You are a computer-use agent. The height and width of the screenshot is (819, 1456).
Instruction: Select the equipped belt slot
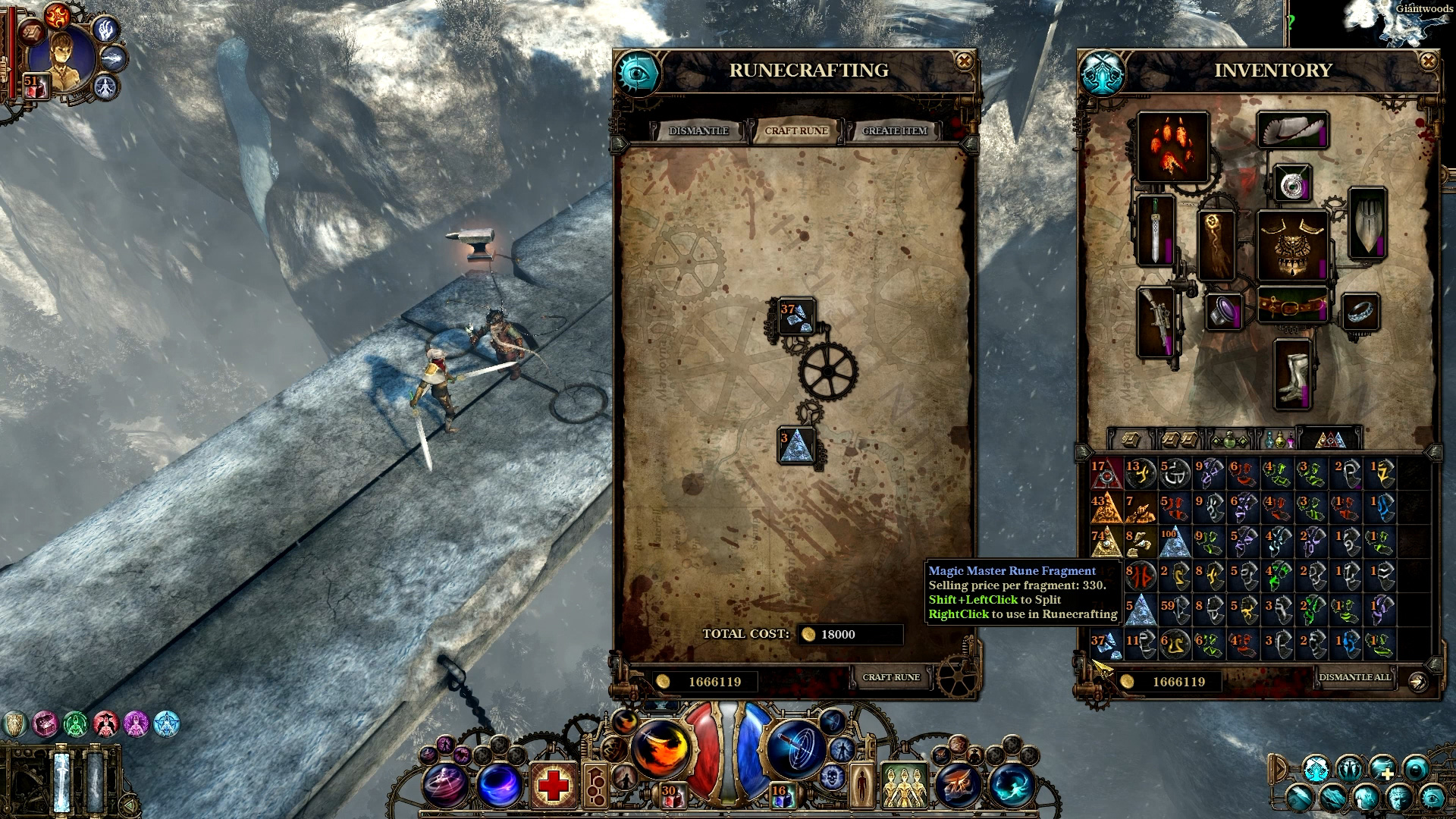click(1292, 305)
